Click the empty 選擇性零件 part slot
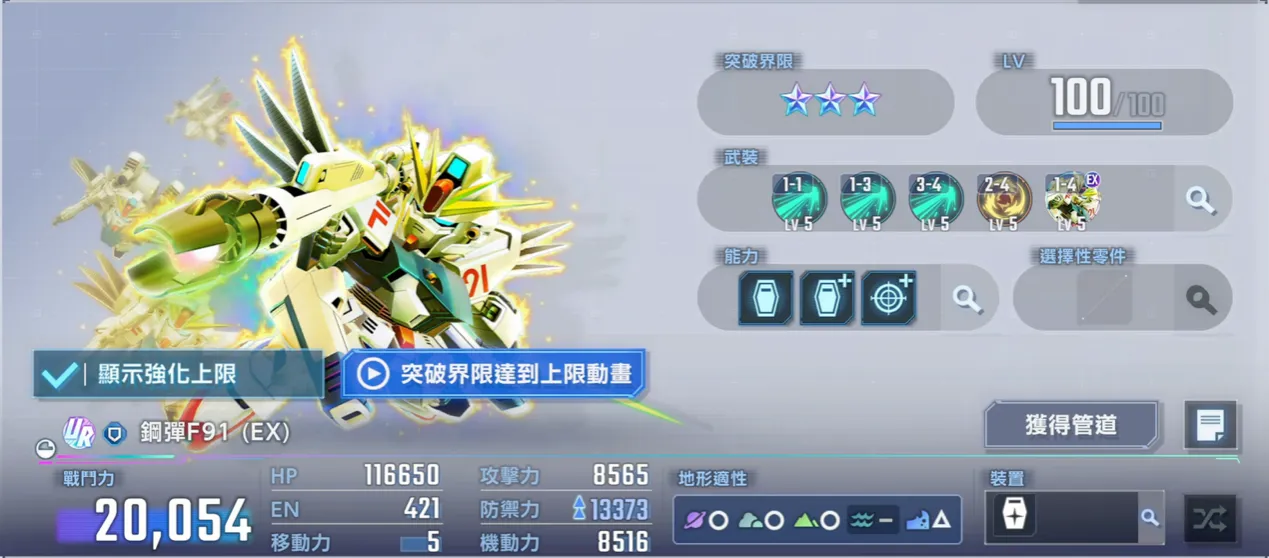This screenshot has width=1269, height=558. (1104, 298)
